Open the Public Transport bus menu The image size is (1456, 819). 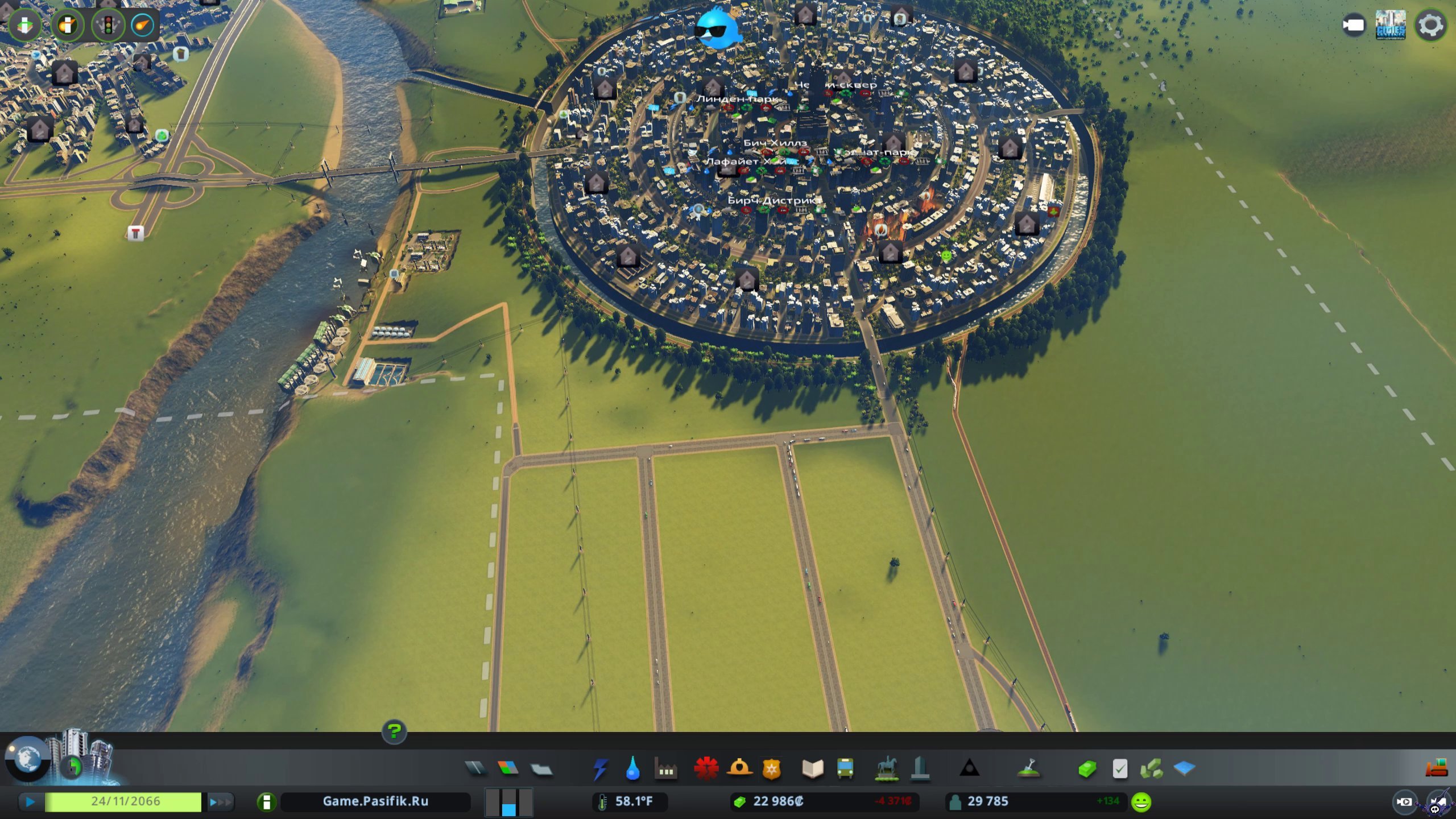click(845, 769)
